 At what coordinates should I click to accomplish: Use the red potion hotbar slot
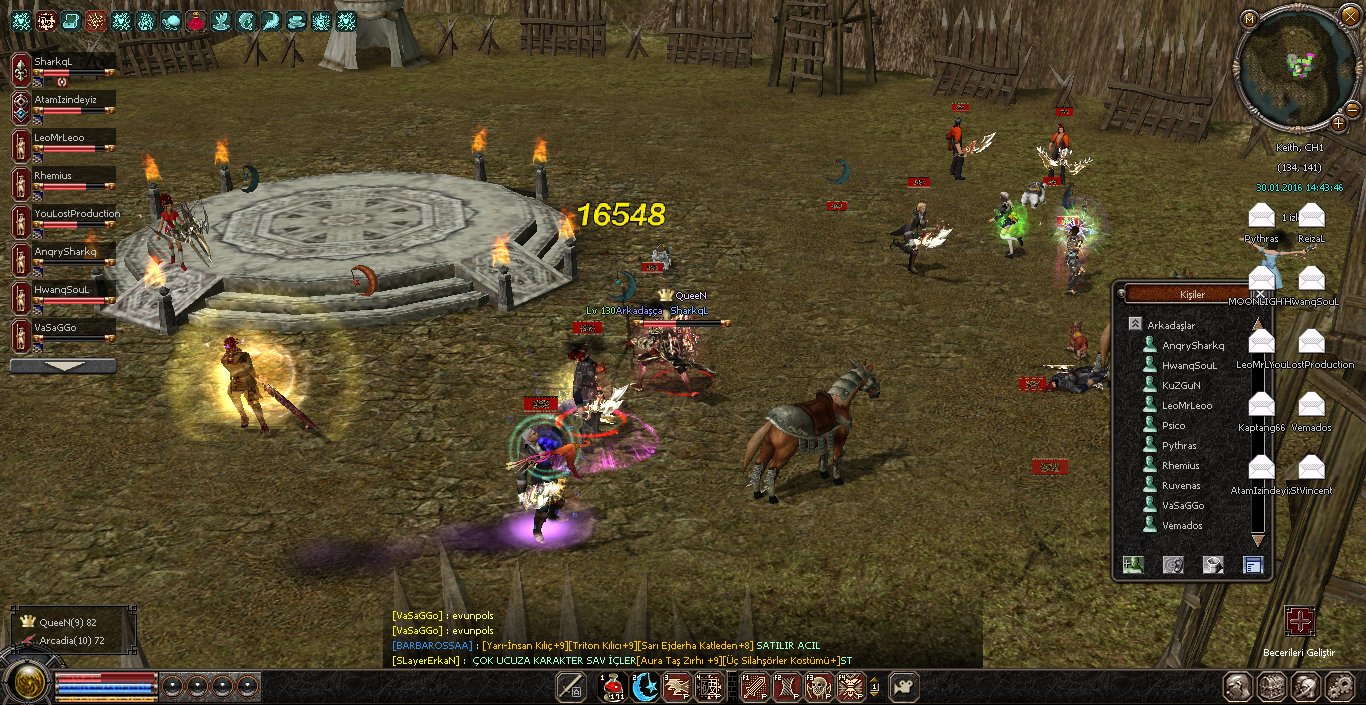click(611, 687)
